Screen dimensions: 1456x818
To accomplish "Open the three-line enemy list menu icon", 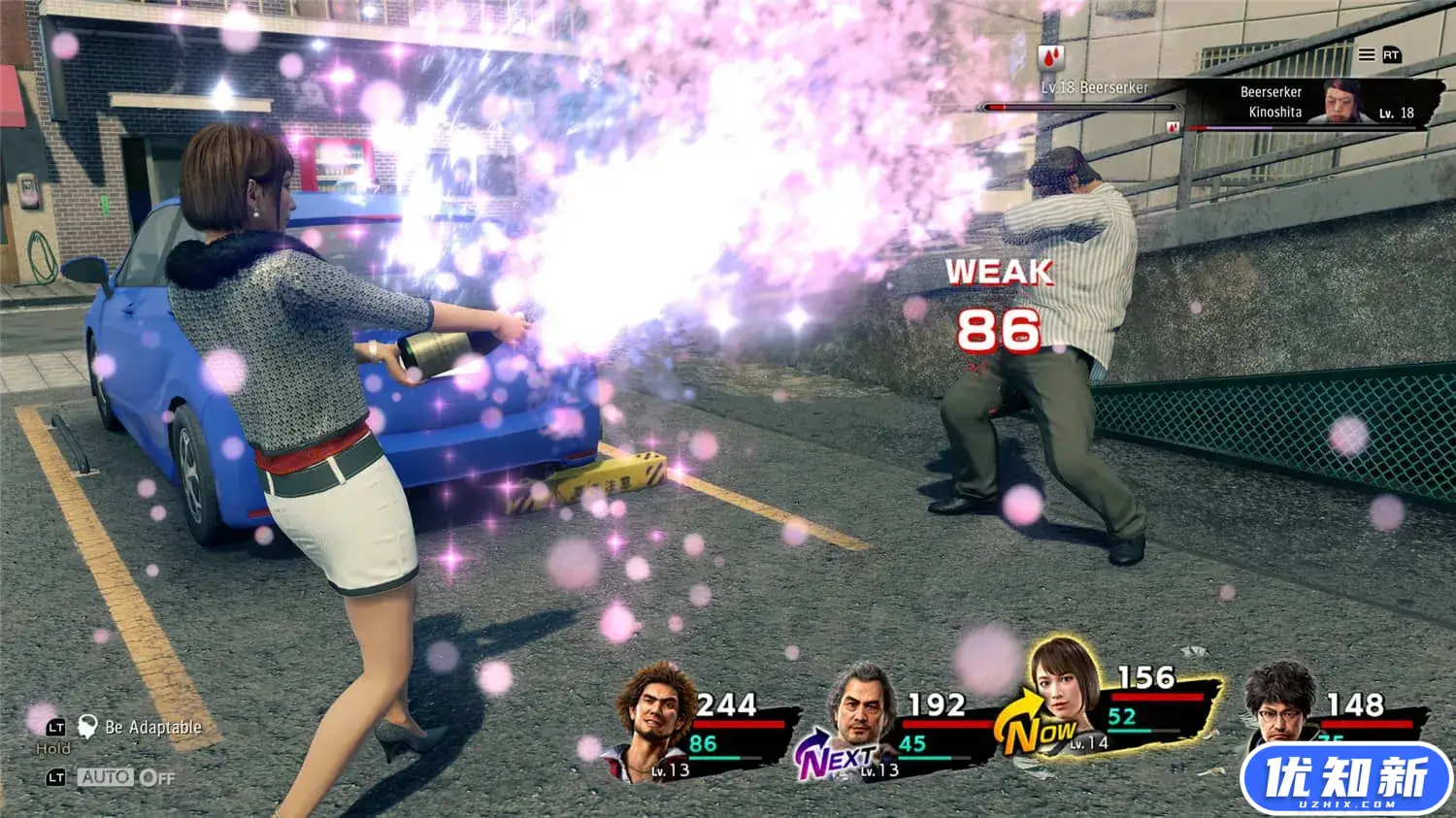I will pyautogui.click(x=1366, y=55).
